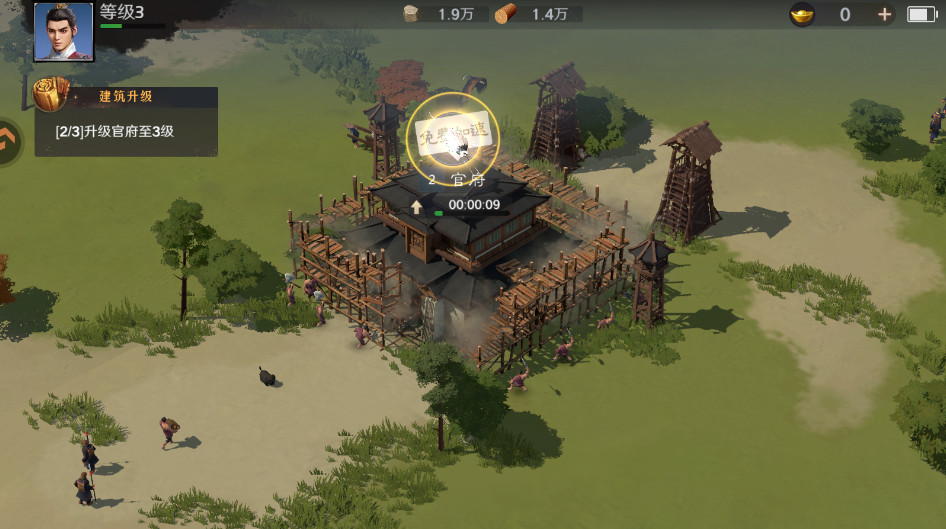Image resolution: width=946 pixels, height=529 pixels.
Task: Tap the quest scroll icon
Action: [x=49, y=95]
